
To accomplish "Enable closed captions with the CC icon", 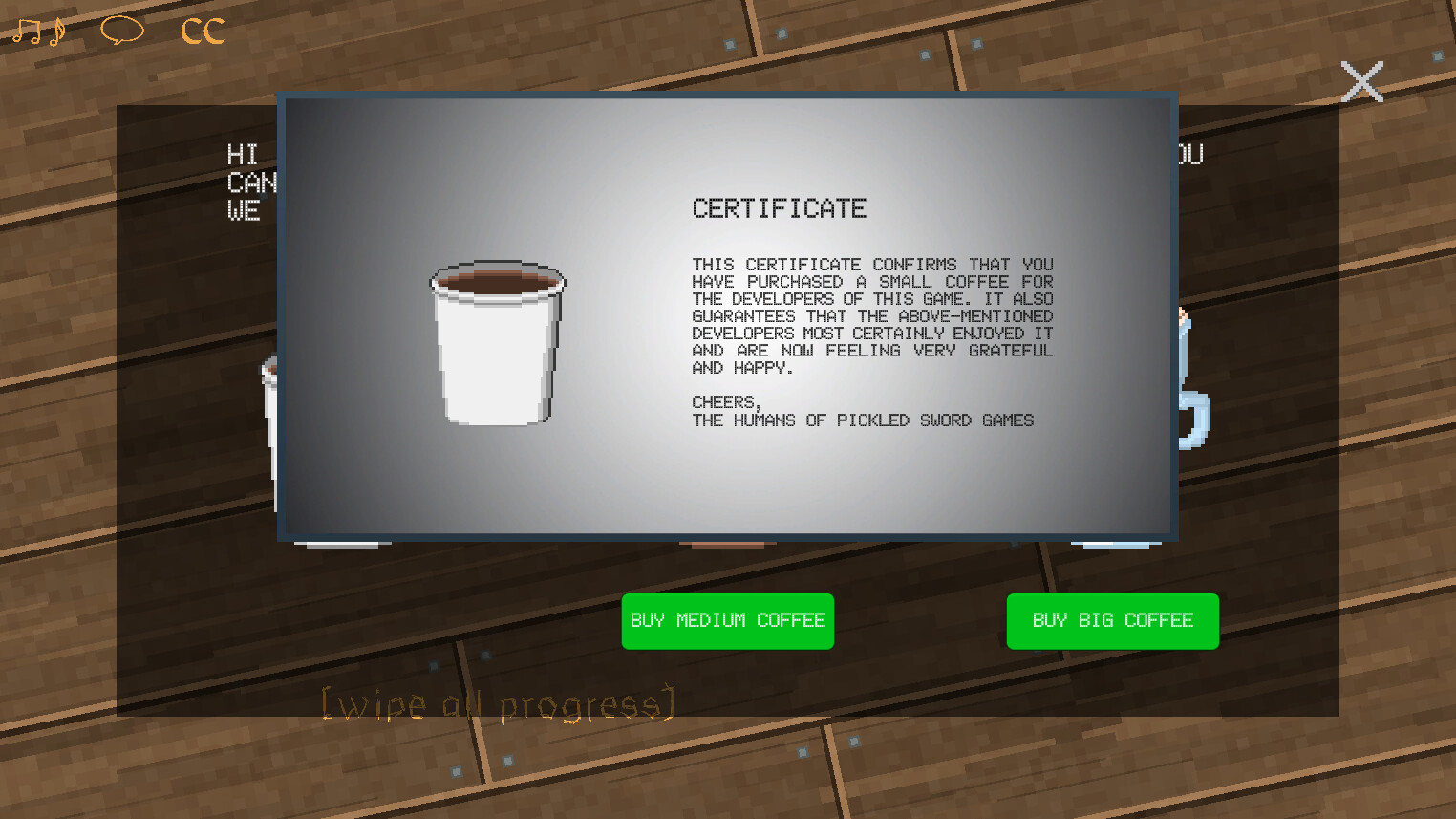I will [200, 30].
